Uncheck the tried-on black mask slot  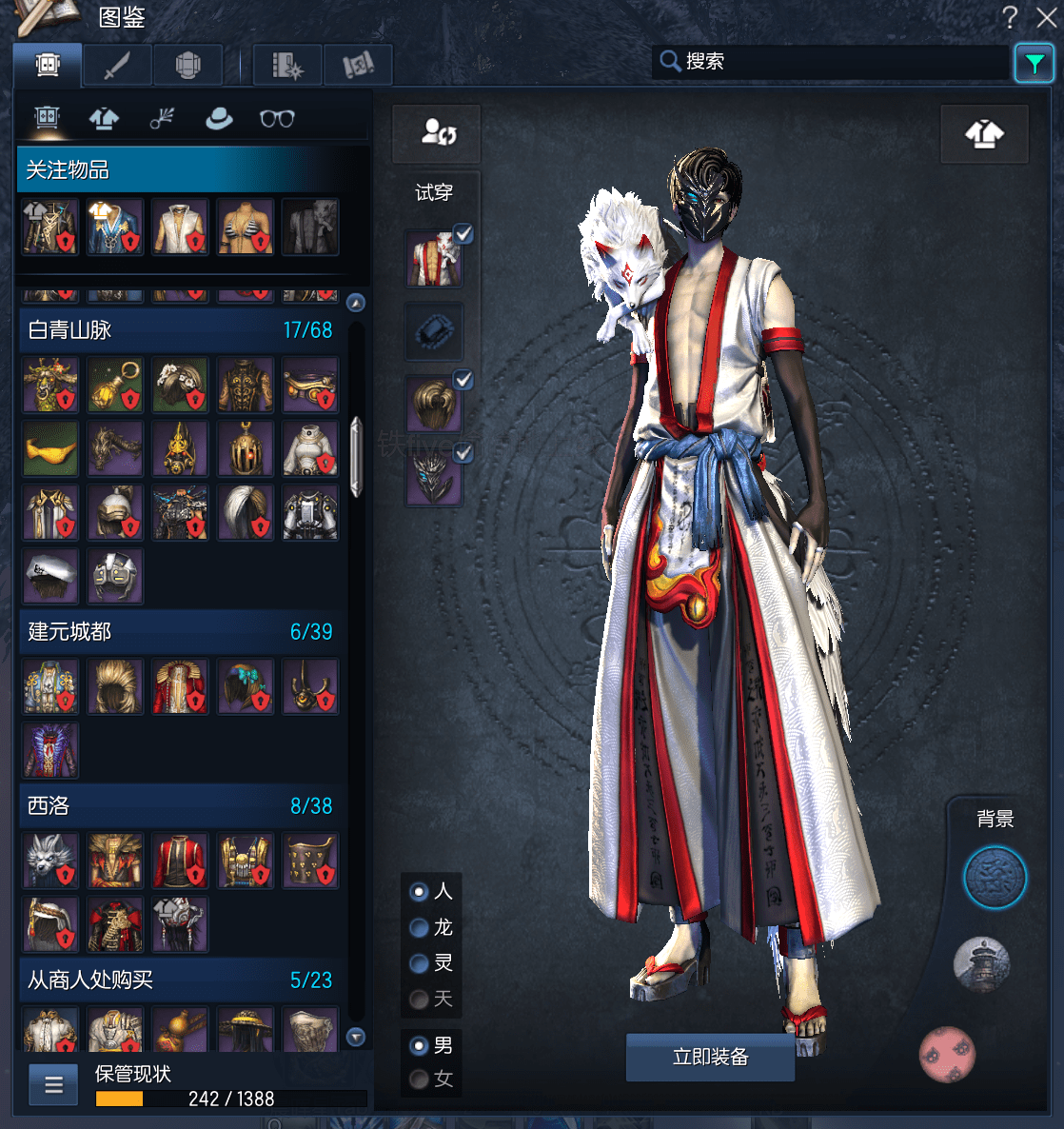463,453
